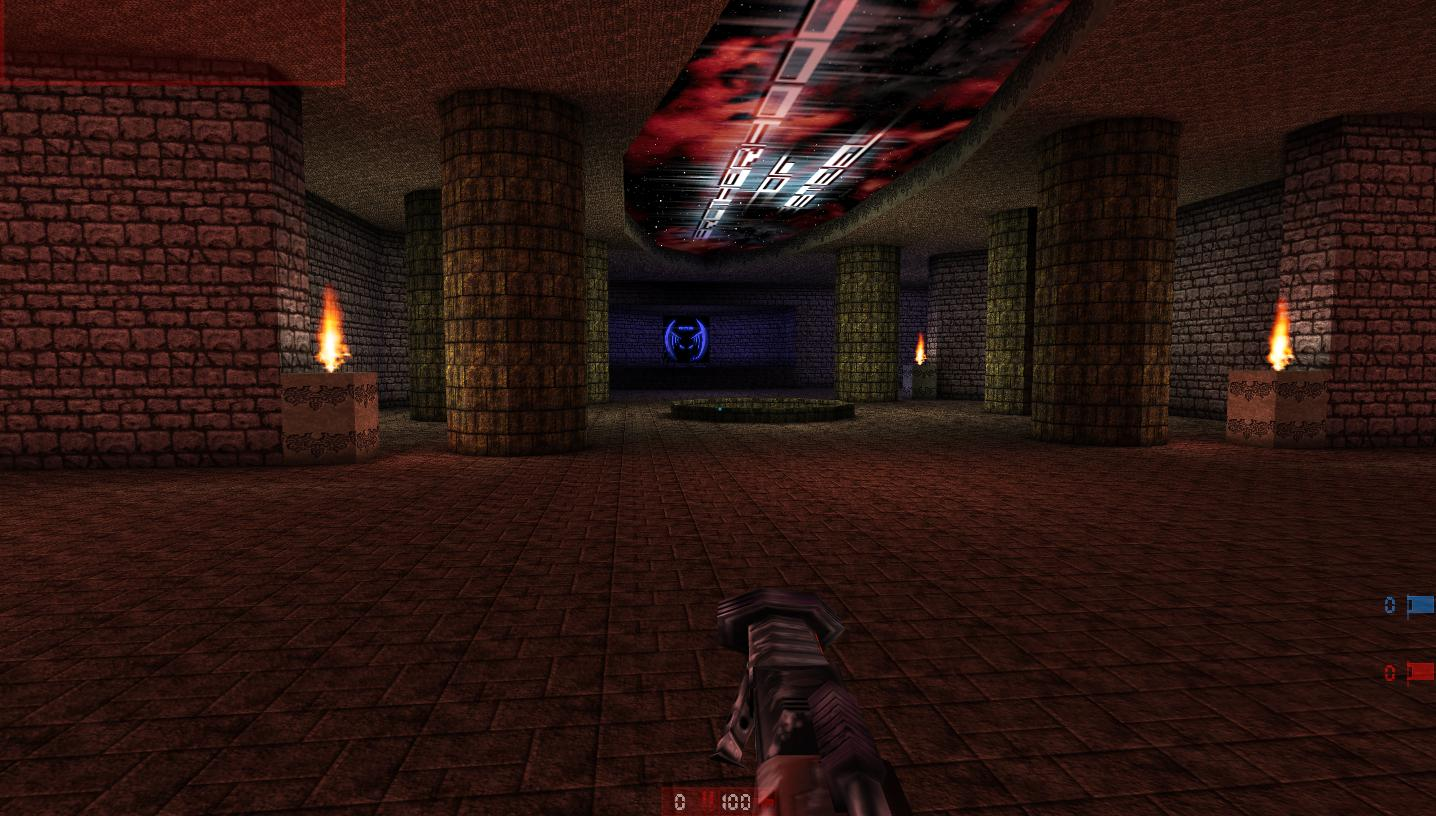The width and height of the screenshot is (1436, 816).
Task: Click the blue team flag icon
Action: 1420,604
